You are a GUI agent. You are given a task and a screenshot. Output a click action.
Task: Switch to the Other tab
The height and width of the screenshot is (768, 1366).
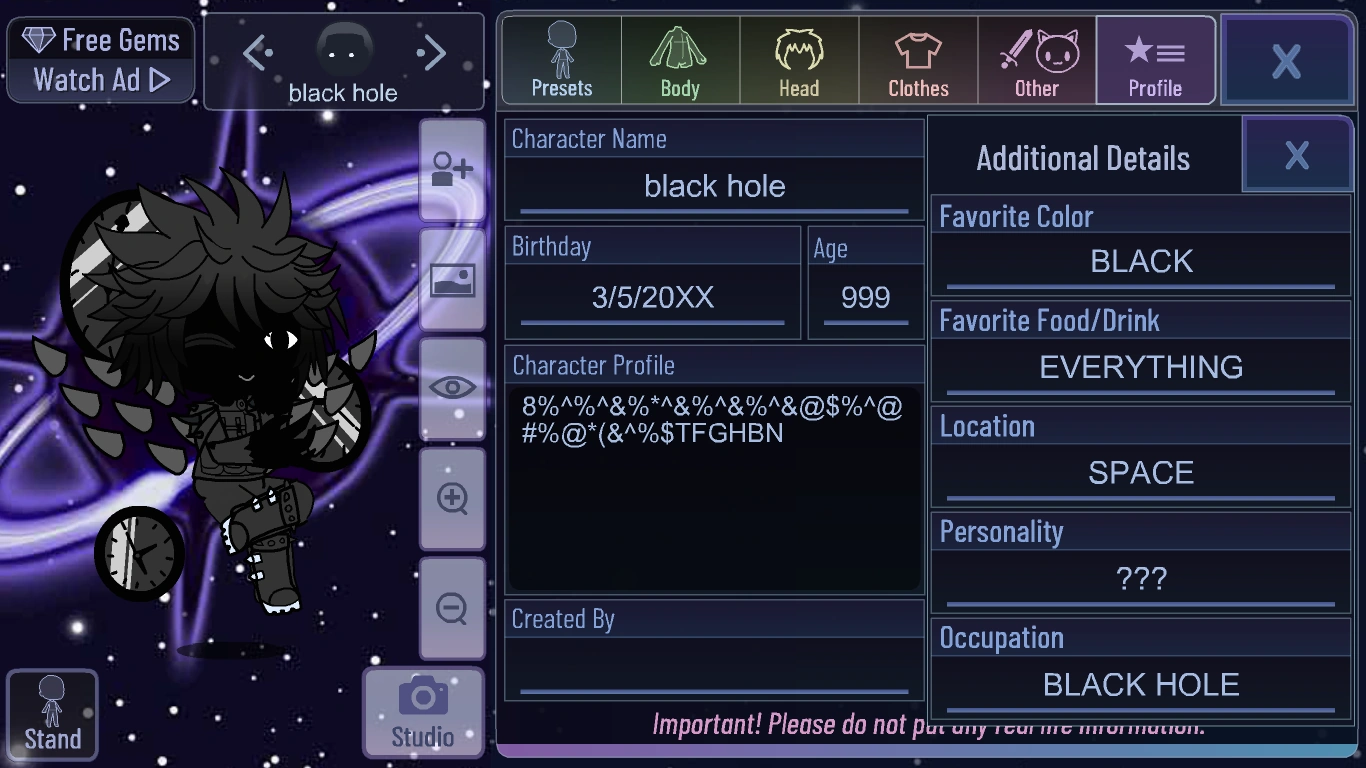tap(1036, 60)
